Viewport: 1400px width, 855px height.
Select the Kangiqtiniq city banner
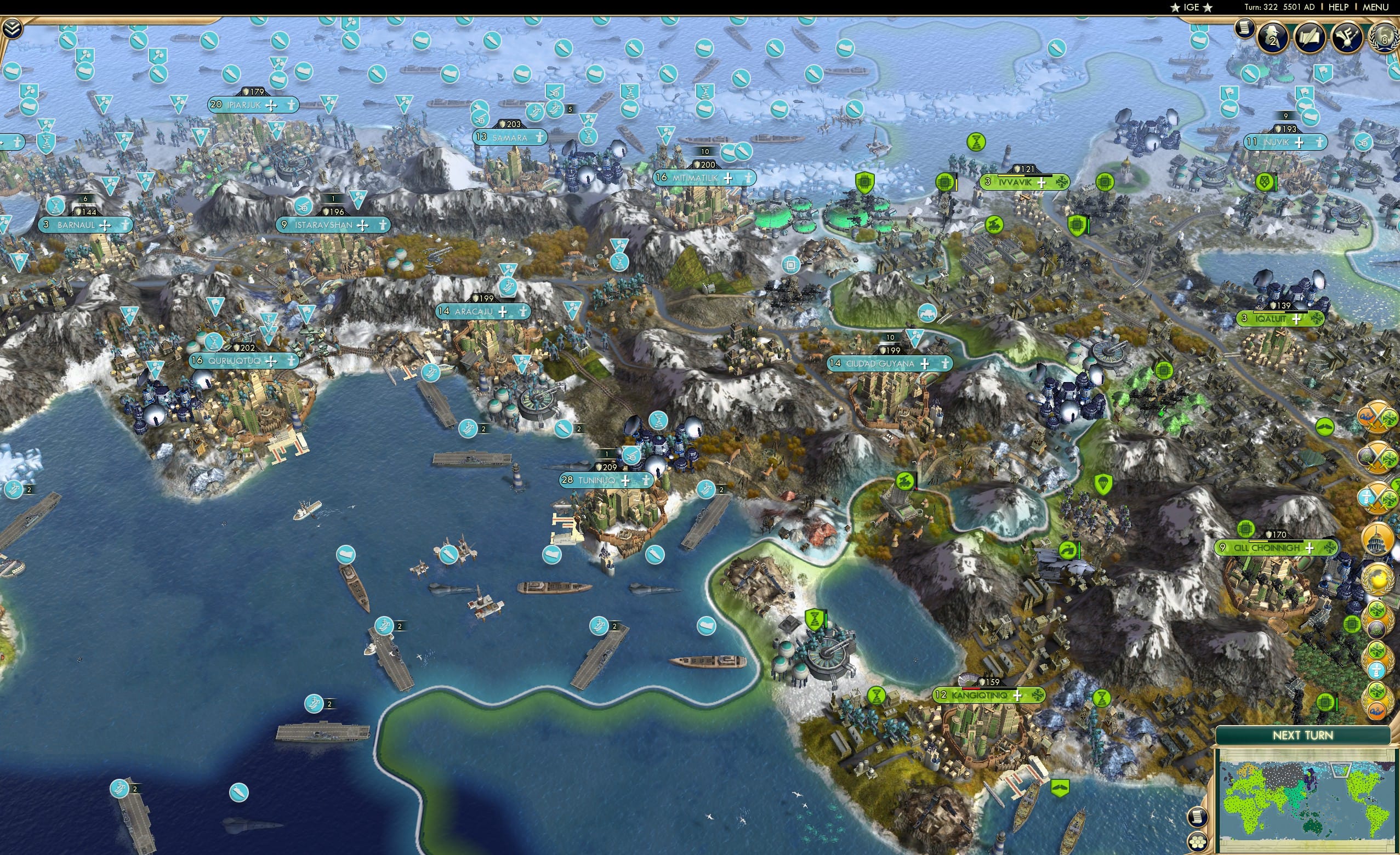pyautogui.click(x=989, y=695)
